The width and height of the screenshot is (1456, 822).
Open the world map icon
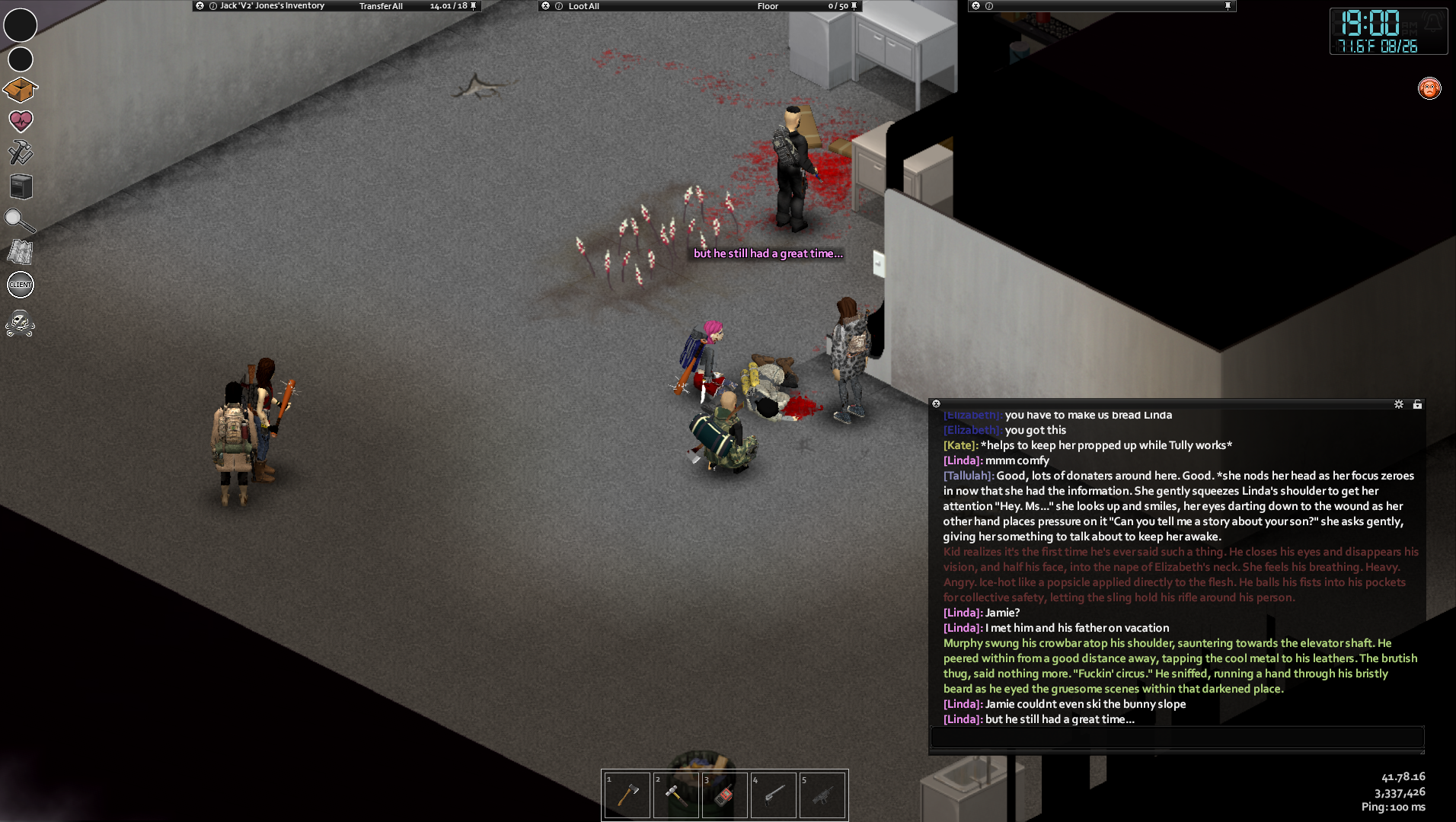(21, 252)
